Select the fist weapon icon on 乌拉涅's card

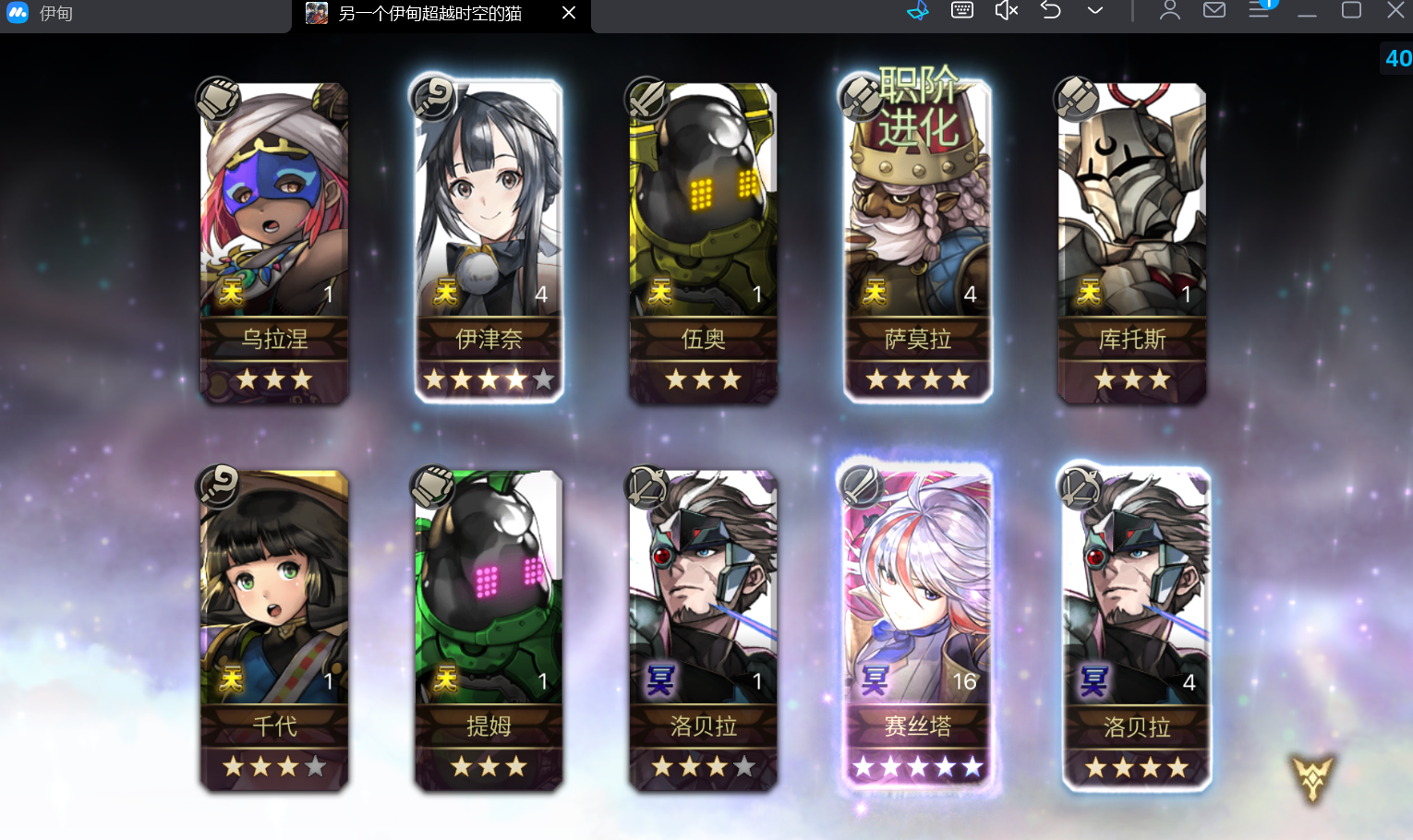(218, 100)
